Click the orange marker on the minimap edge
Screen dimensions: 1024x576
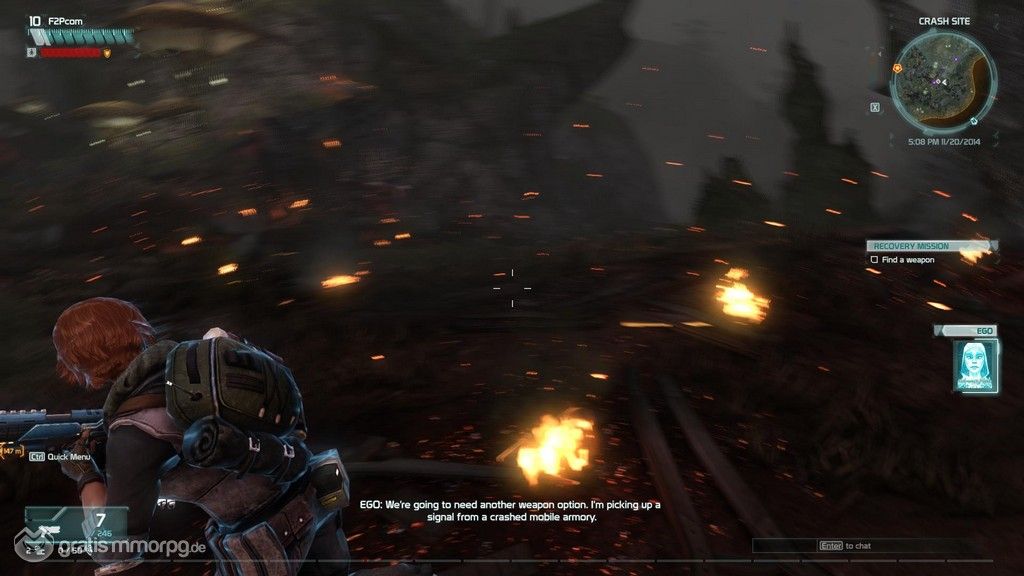click(897, 68)
